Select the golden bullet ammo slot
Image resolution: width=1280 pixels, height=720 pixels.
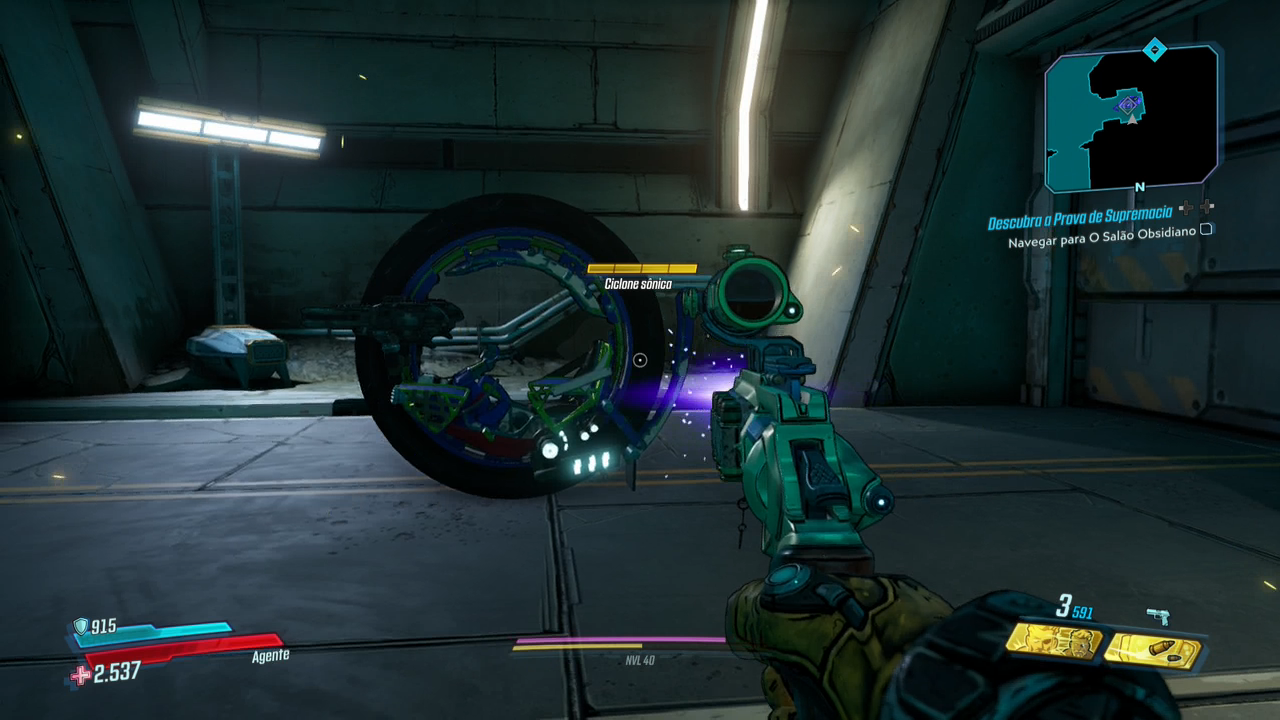1153,650
